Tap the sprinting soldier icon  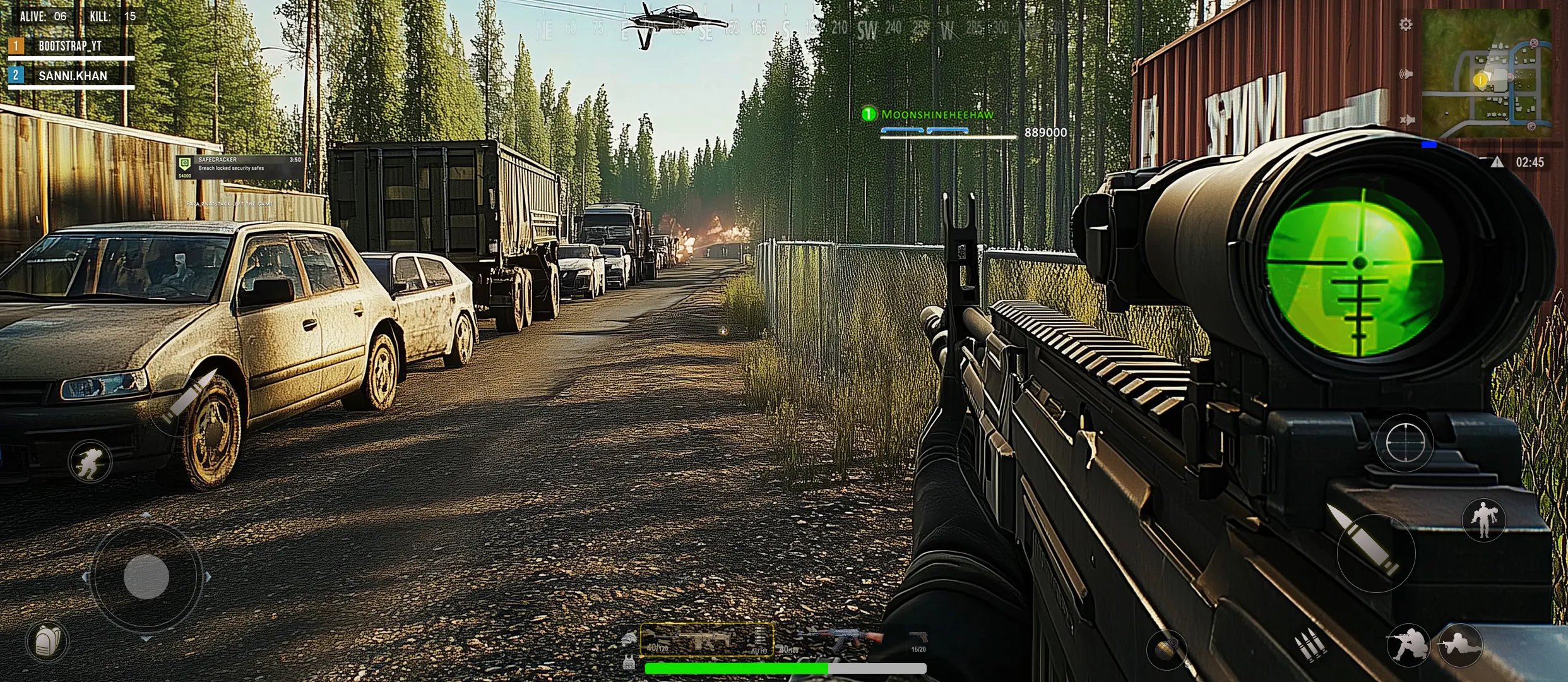pos(90,462)
